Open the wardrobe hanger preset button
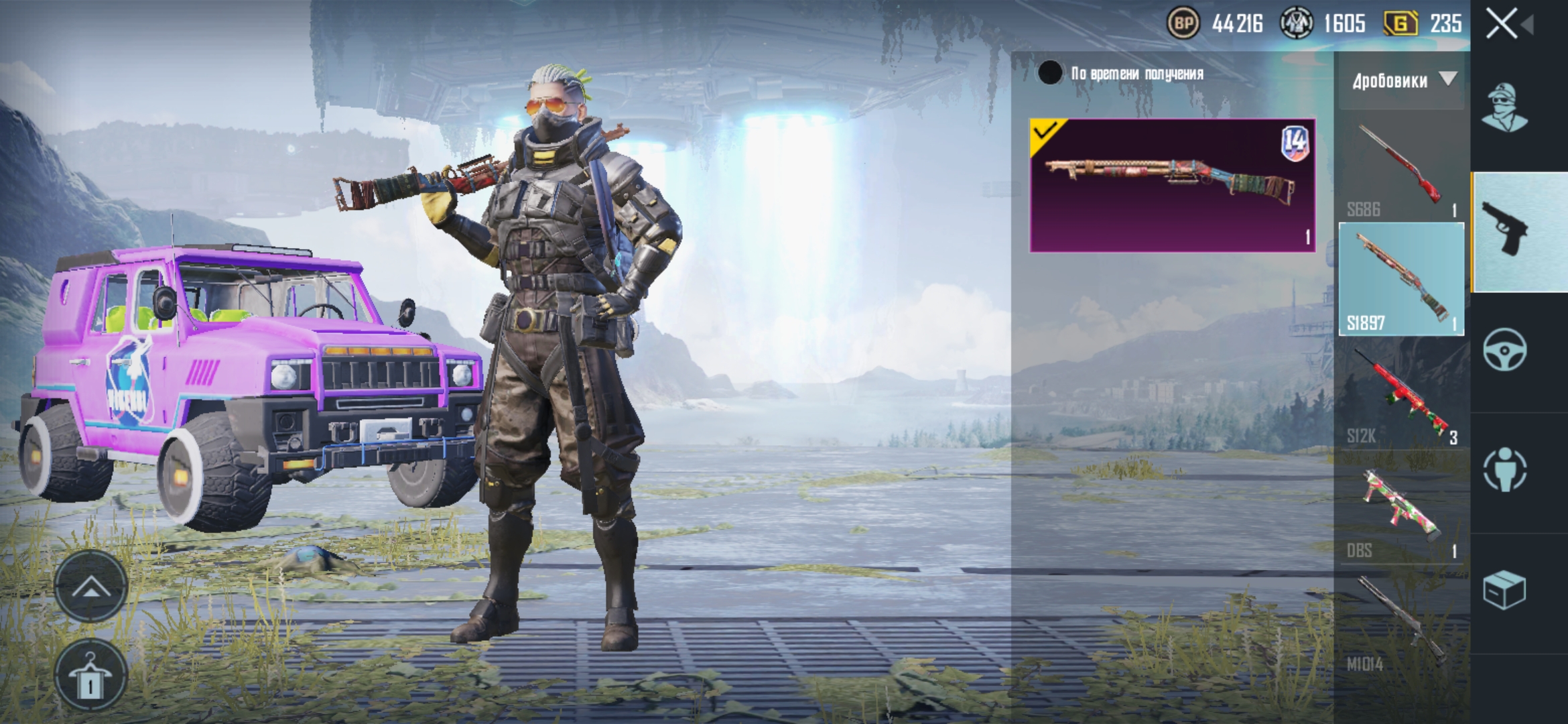 tap(91, 674)
